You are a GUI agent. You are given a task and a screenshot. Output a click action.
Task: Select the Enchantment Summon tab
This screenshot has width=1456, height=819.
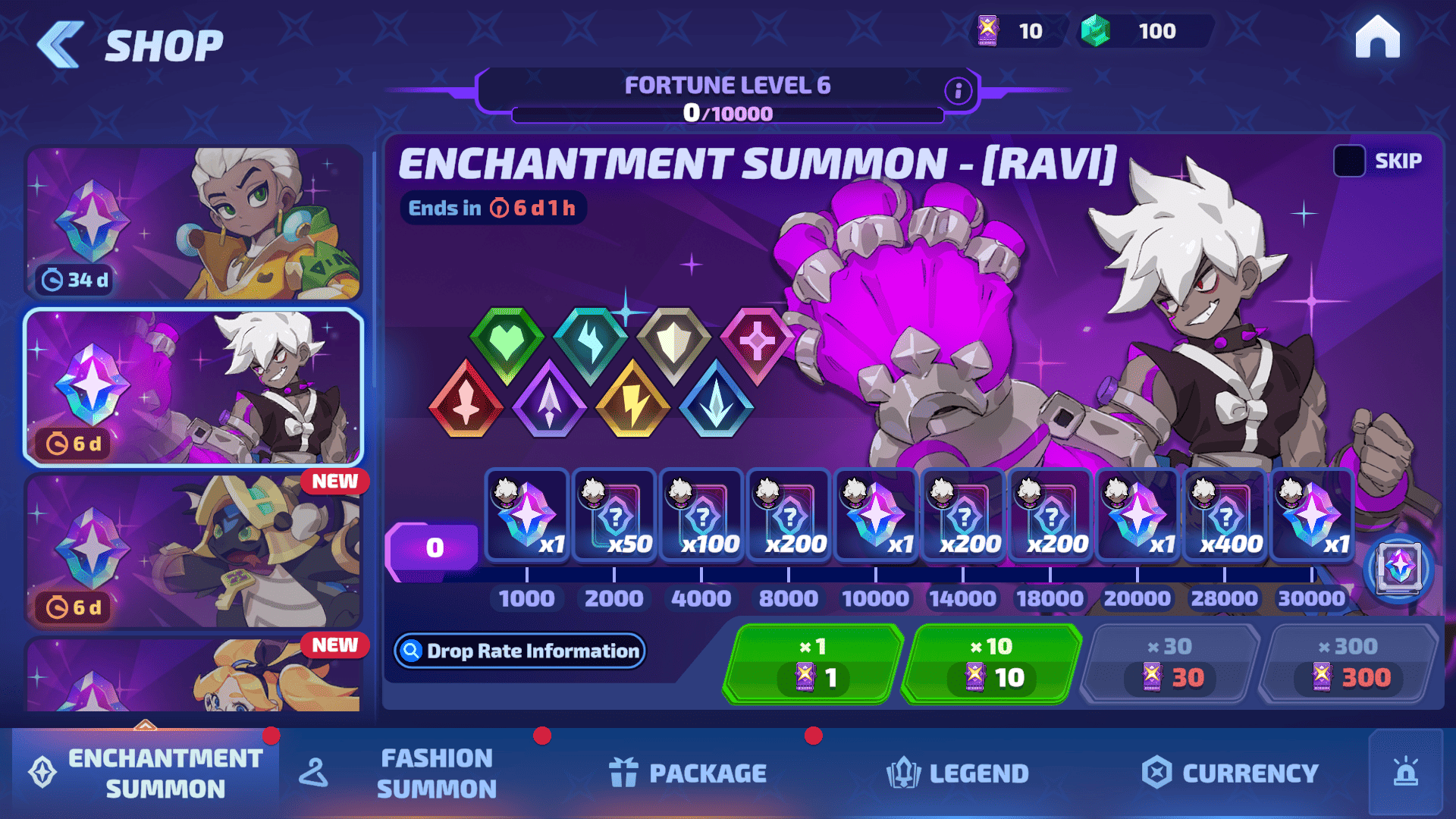click(146, 773)
